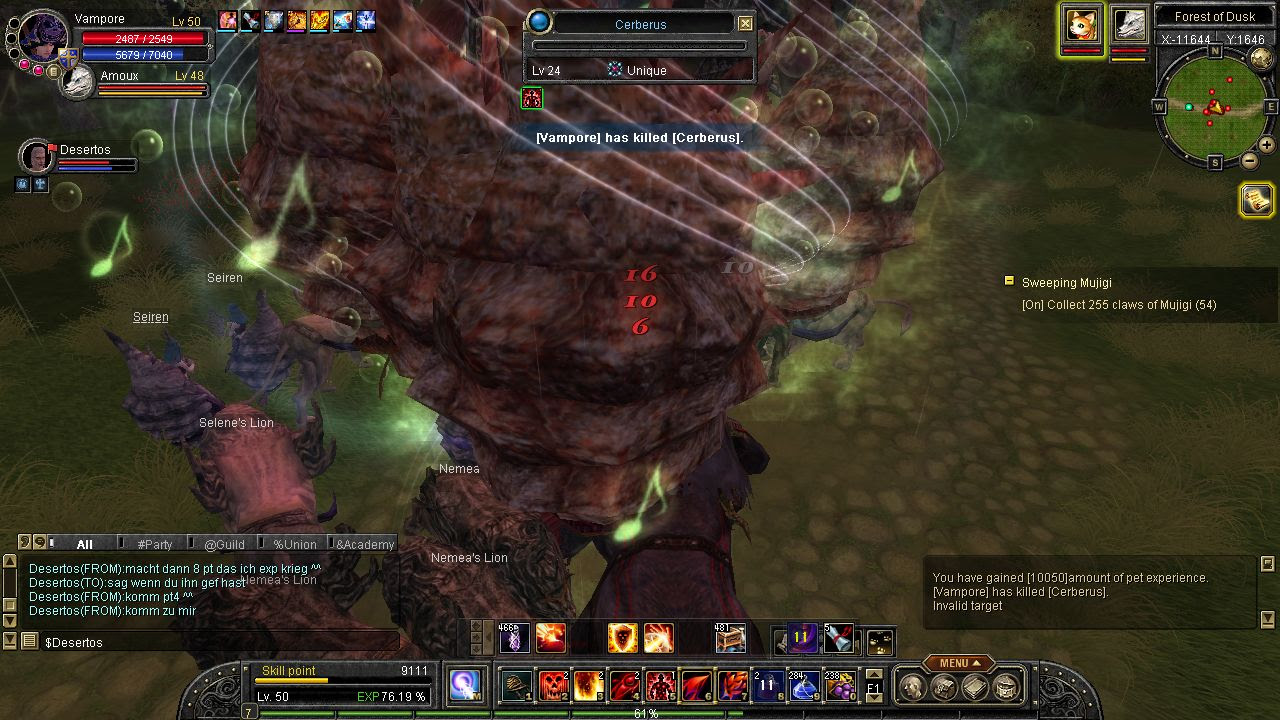
Task: Open the MENU button above the shortcuts
Action: [958, 663]
